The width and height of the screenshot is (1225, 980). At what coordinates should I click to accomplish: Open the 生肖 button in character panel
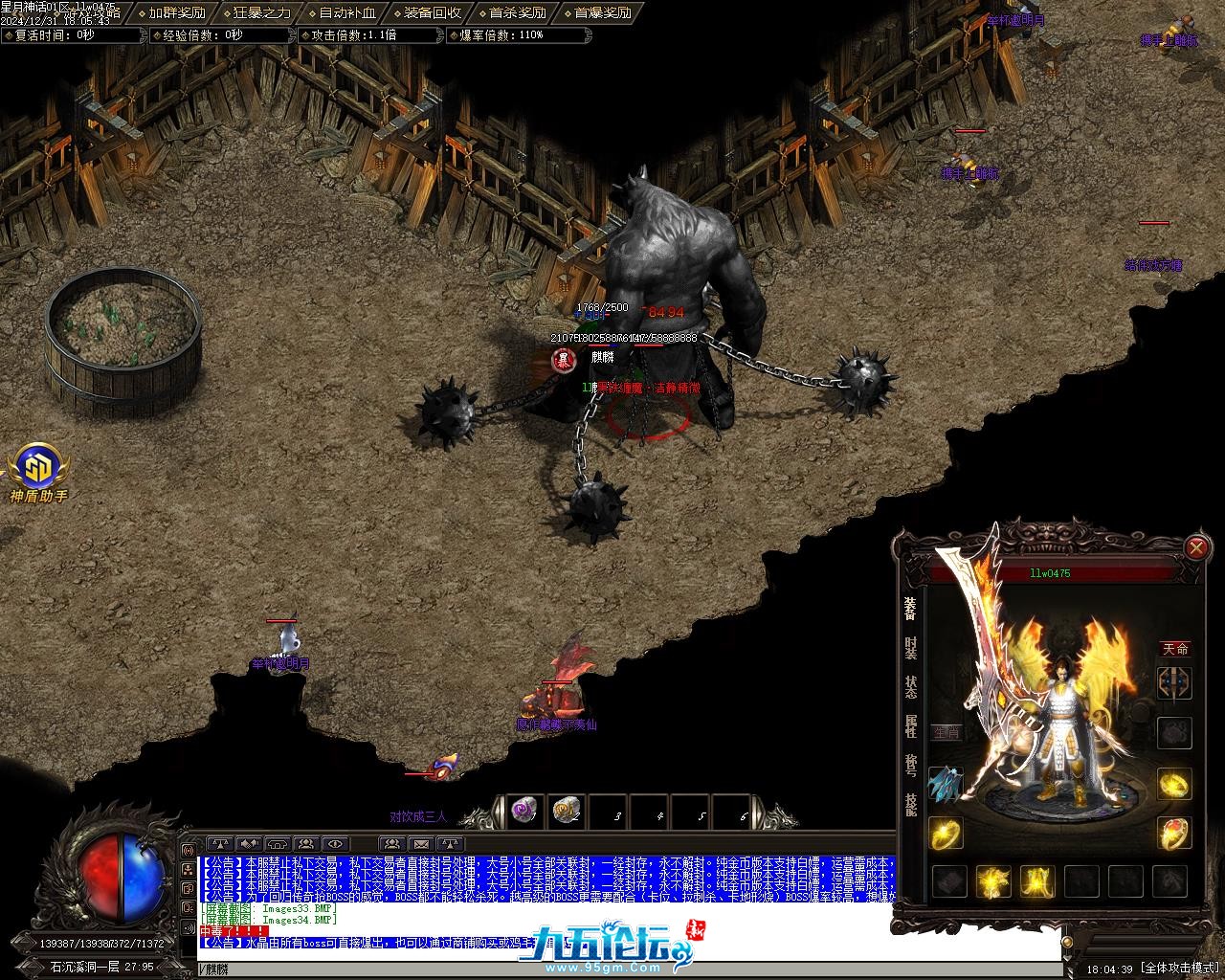coord(947,732)
